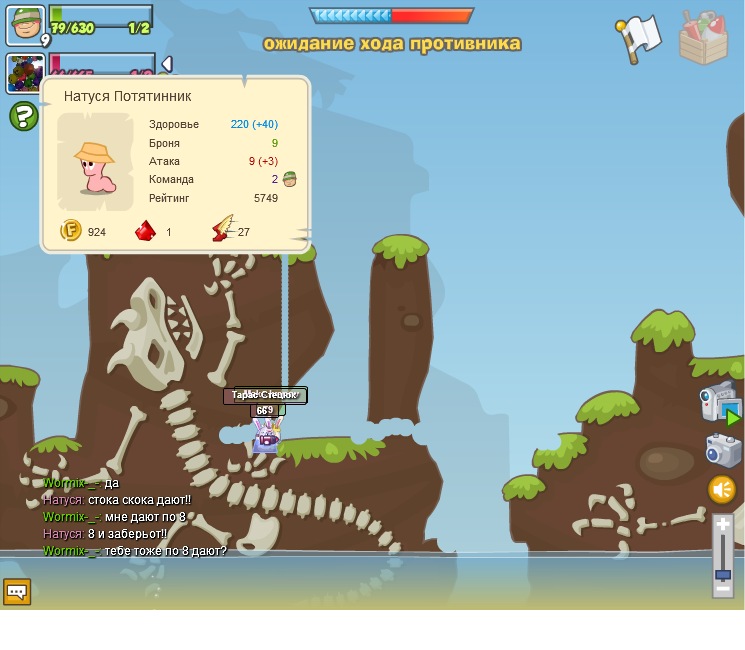Click the blue zoom slider handle

723,575
